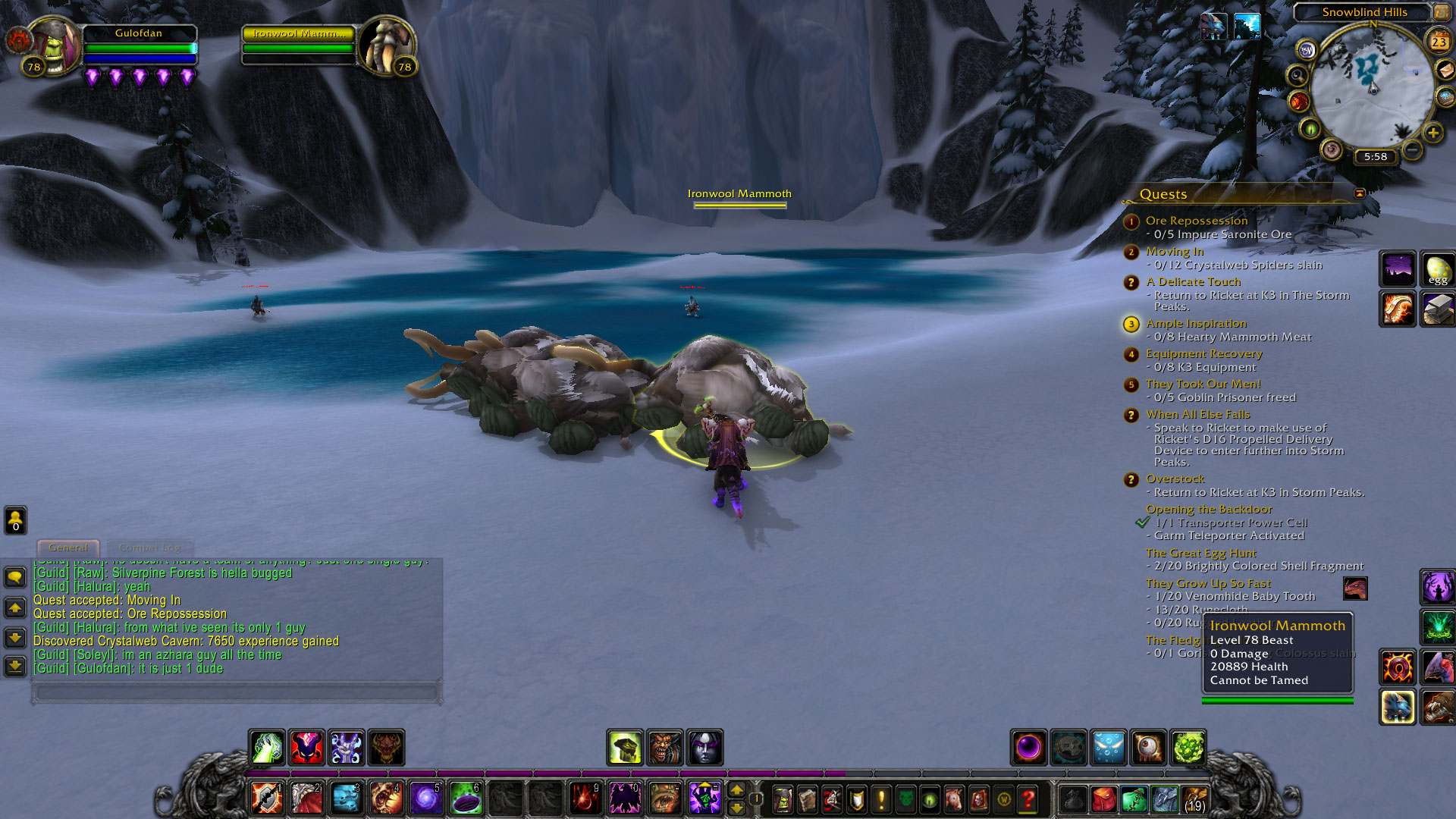Open the red backpack bag slot

coord(1104,799)
